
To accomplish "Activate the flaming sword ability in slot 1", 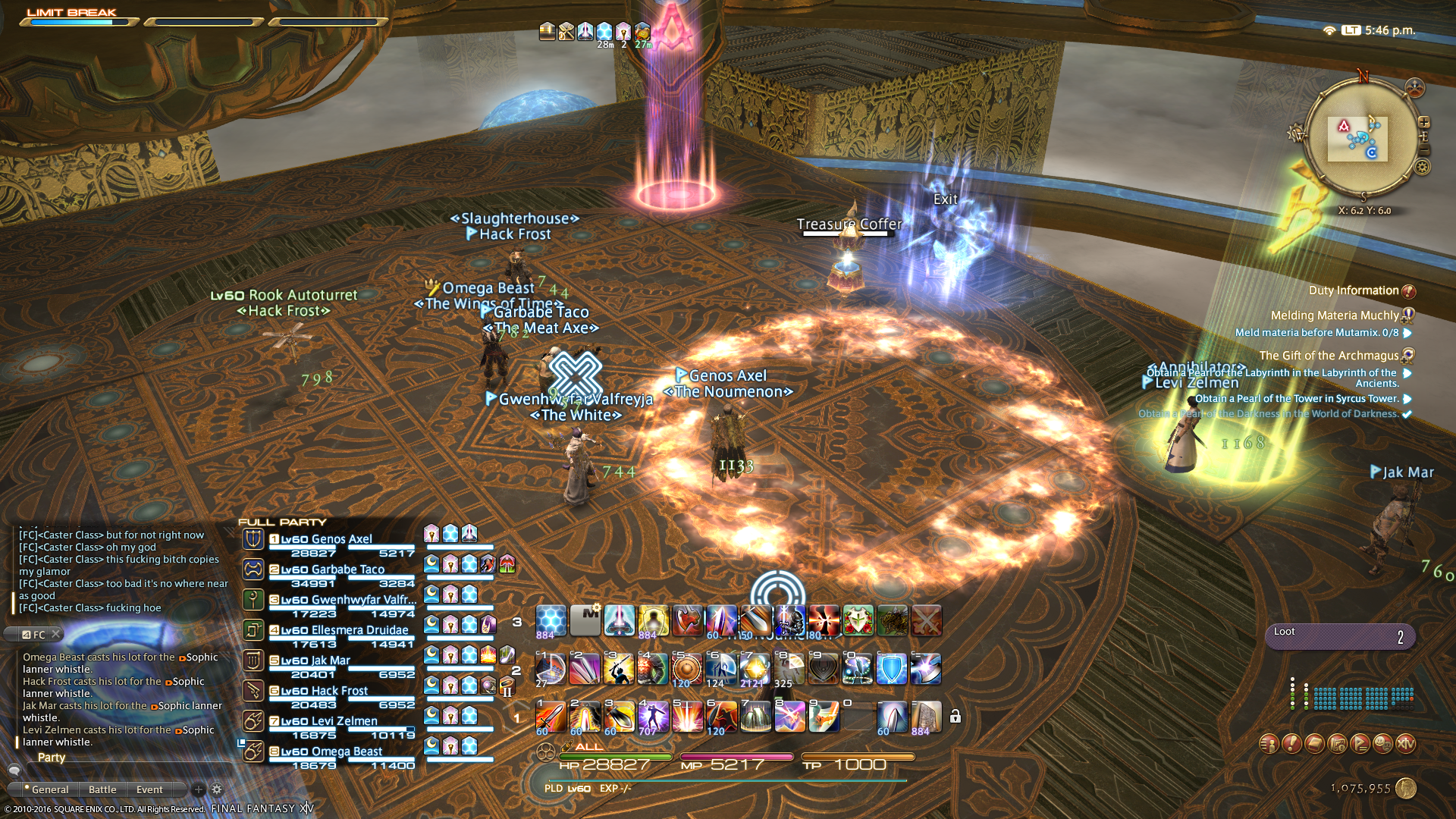I will pyautogui.click(x=551, y=716).
